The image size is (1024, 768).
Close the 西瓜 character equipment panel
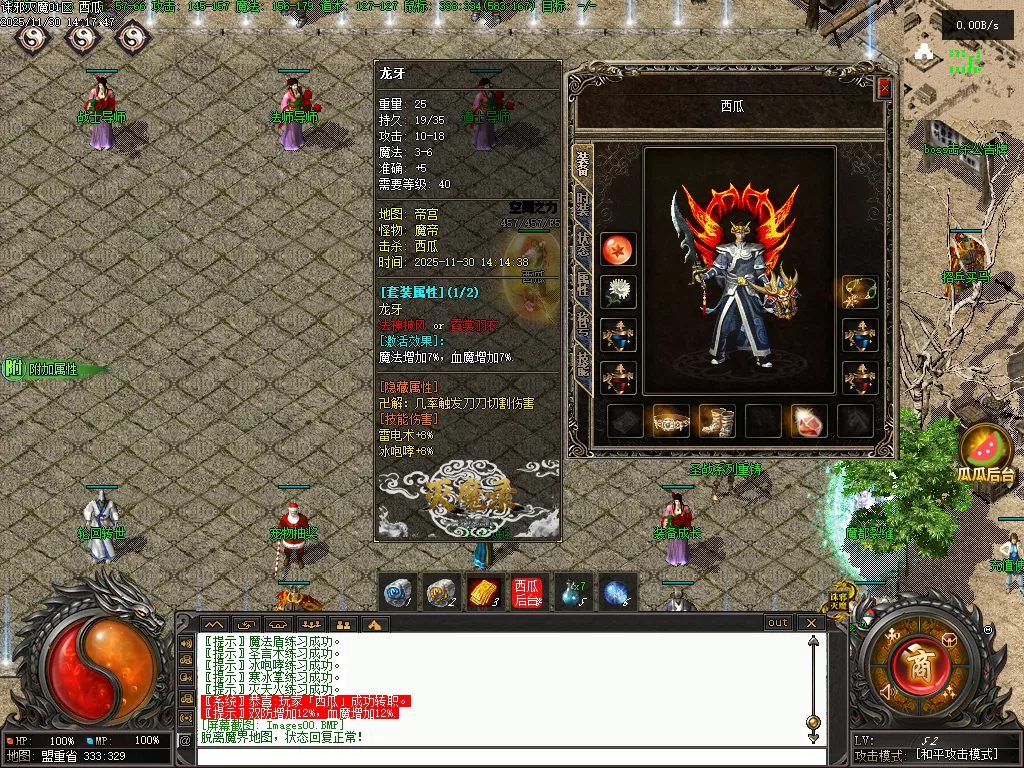click(x=884, y=89)
